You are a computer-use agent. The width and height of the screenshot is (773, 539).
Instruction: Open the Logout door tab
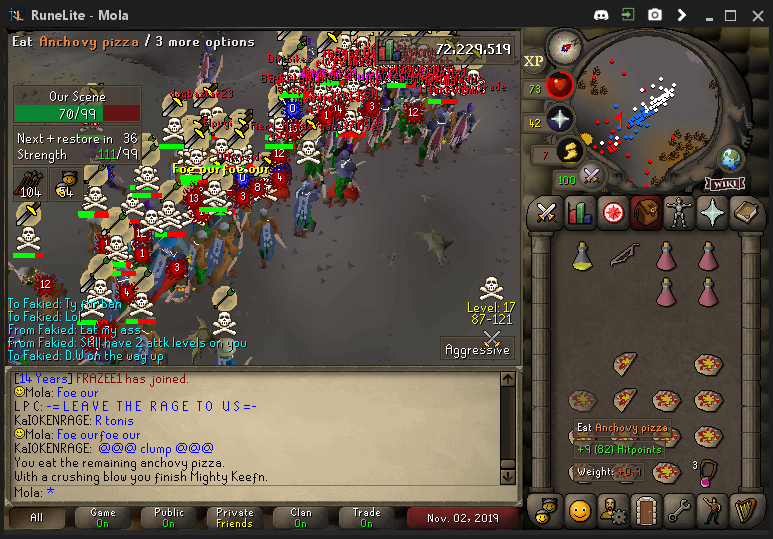645,511
